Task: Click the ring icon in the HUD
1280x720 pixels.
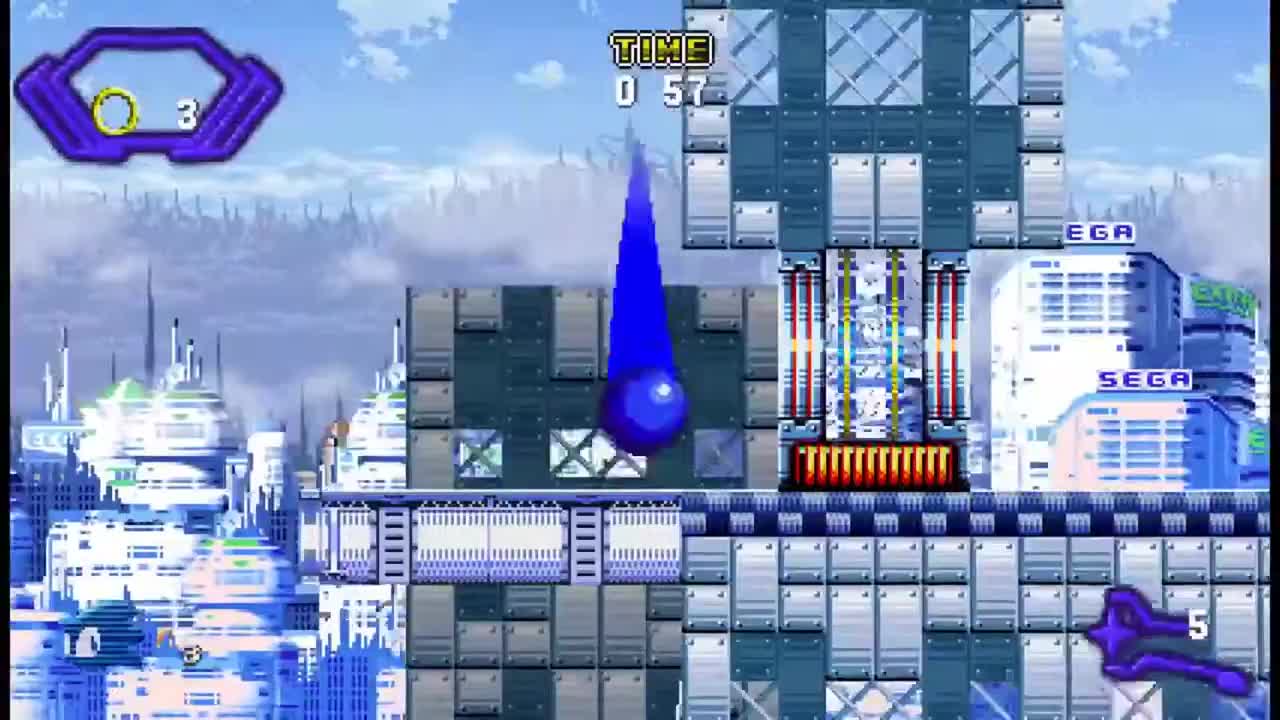Action: 117,113
